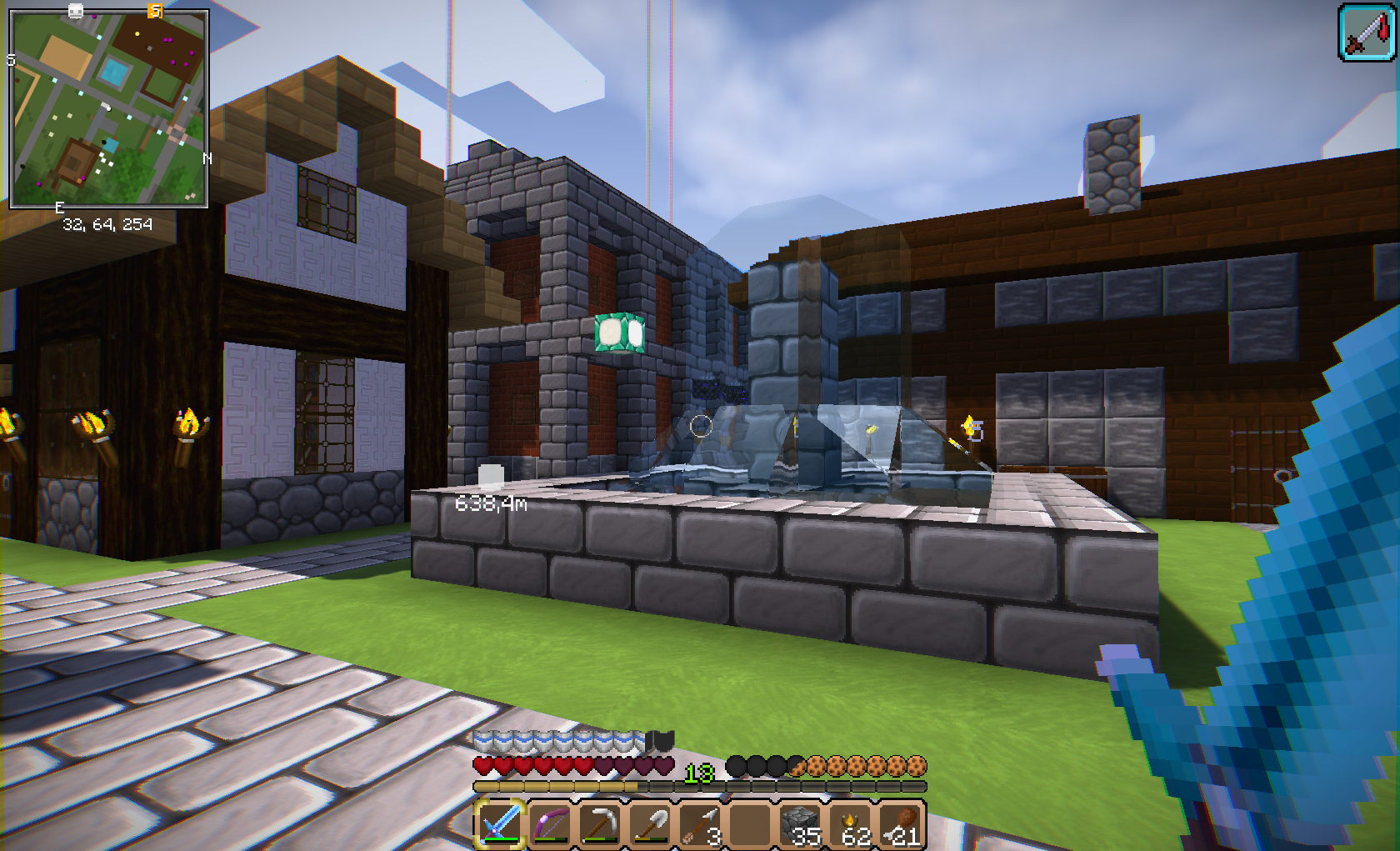The height and width of the screenshot is (851, 1400).
Task: Click the sword status icon top-right
Action: 1367,33
